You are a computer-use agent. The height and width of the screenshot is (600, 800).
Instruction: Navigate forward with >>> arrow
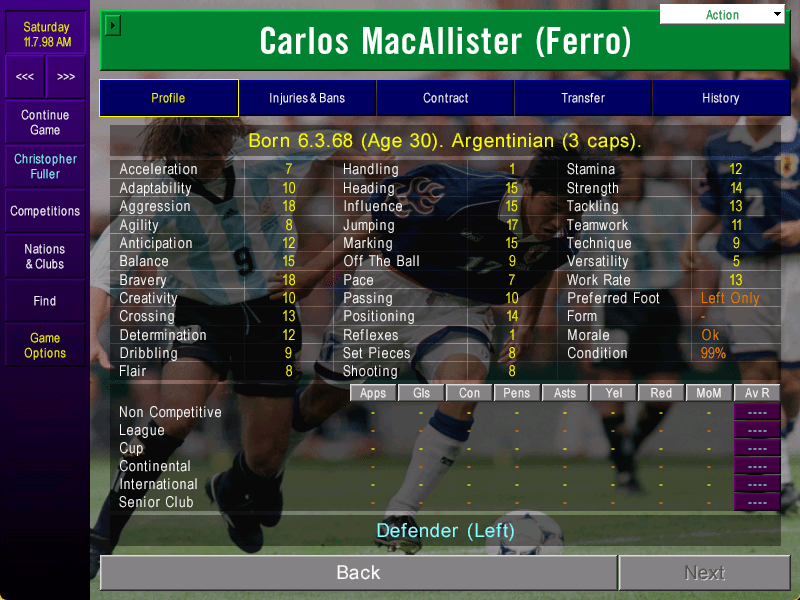point(65,77)
